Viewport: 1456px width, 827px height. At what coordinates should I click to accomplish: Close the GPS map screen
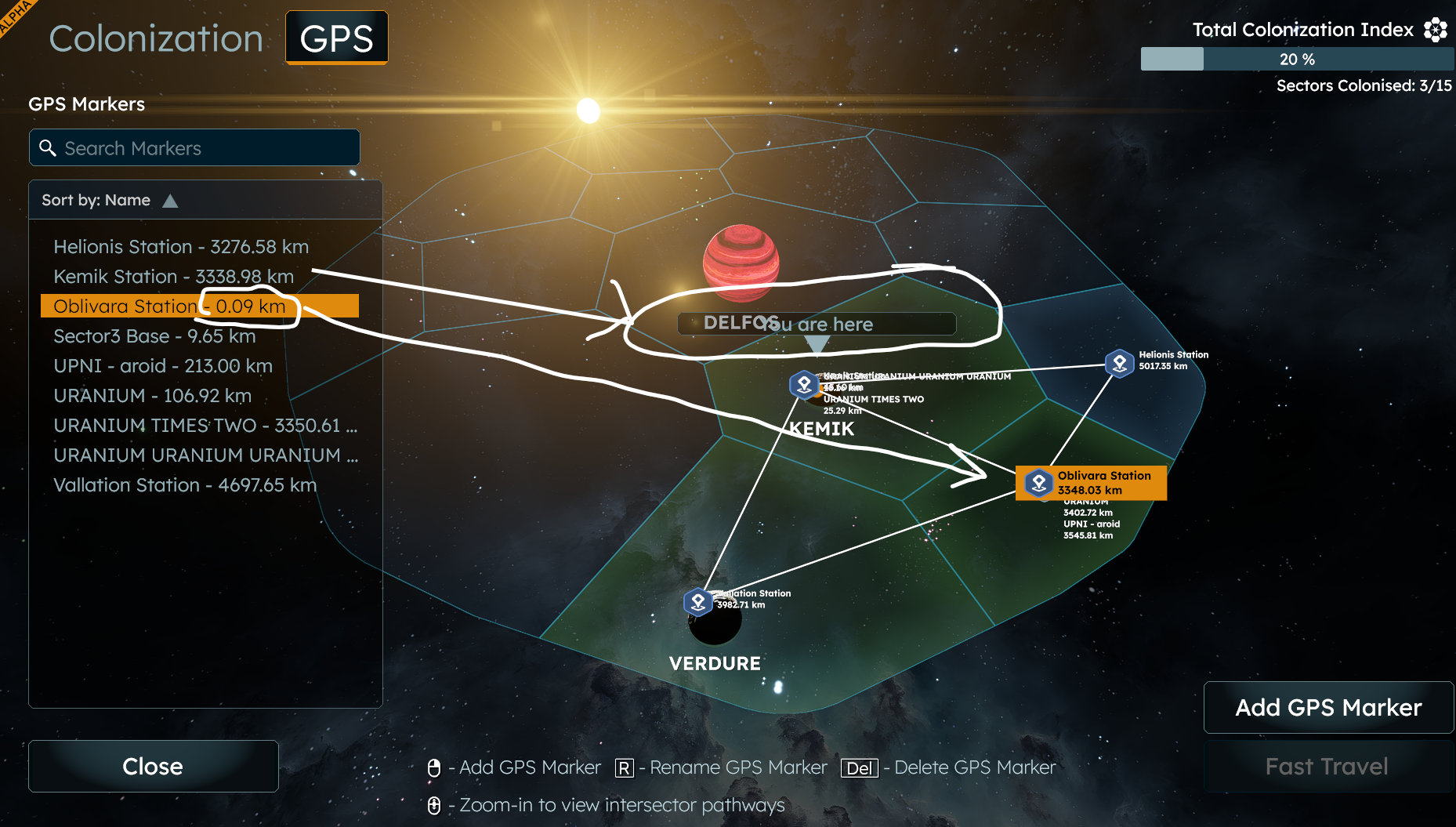[x=153, y=766]
